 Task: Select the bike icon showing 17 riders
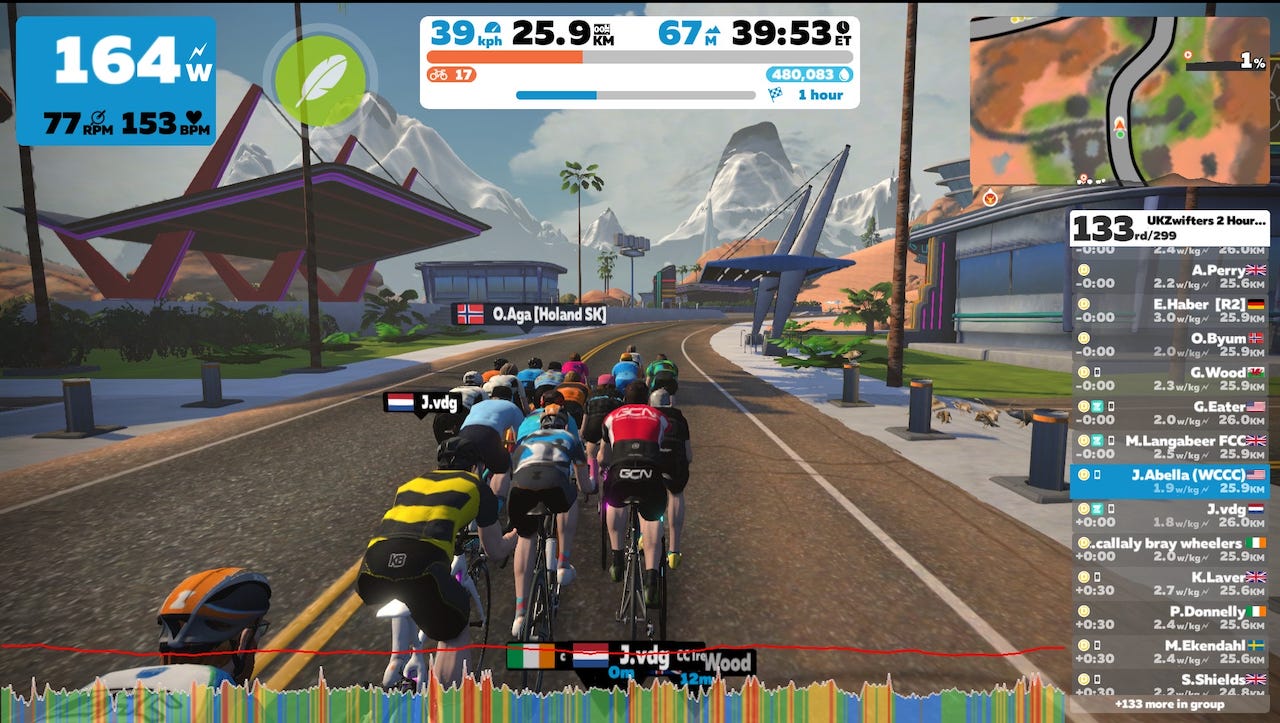(438, 76)
